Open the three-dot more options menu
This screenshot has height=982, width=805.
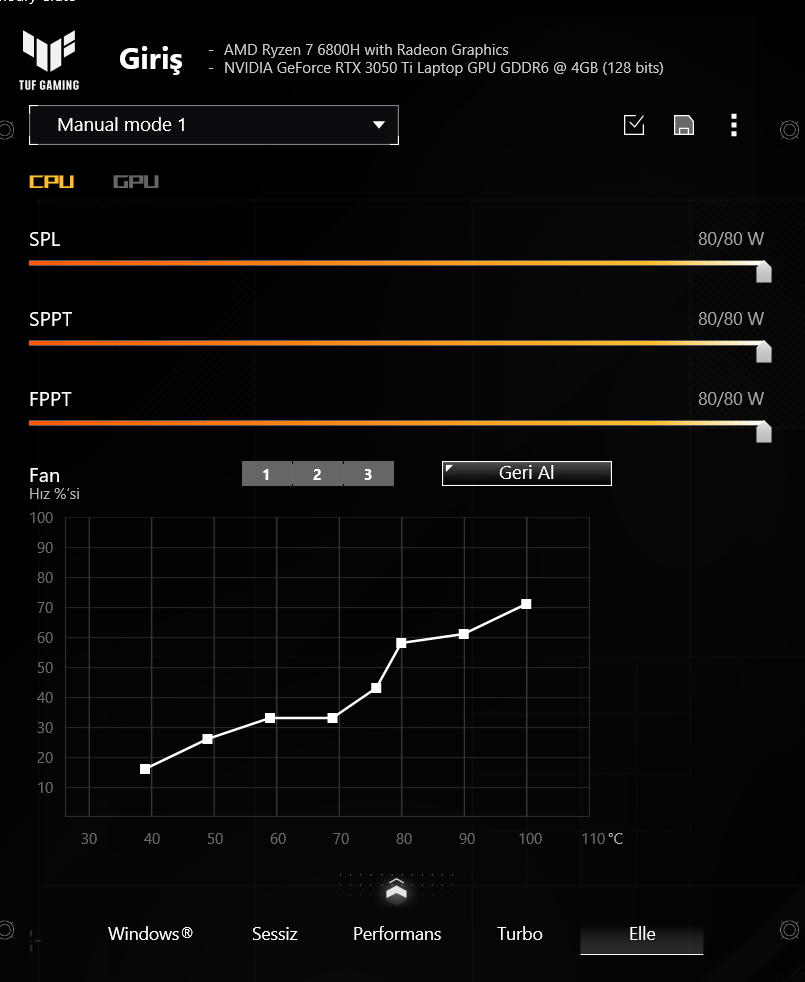[x=734, y=125]
